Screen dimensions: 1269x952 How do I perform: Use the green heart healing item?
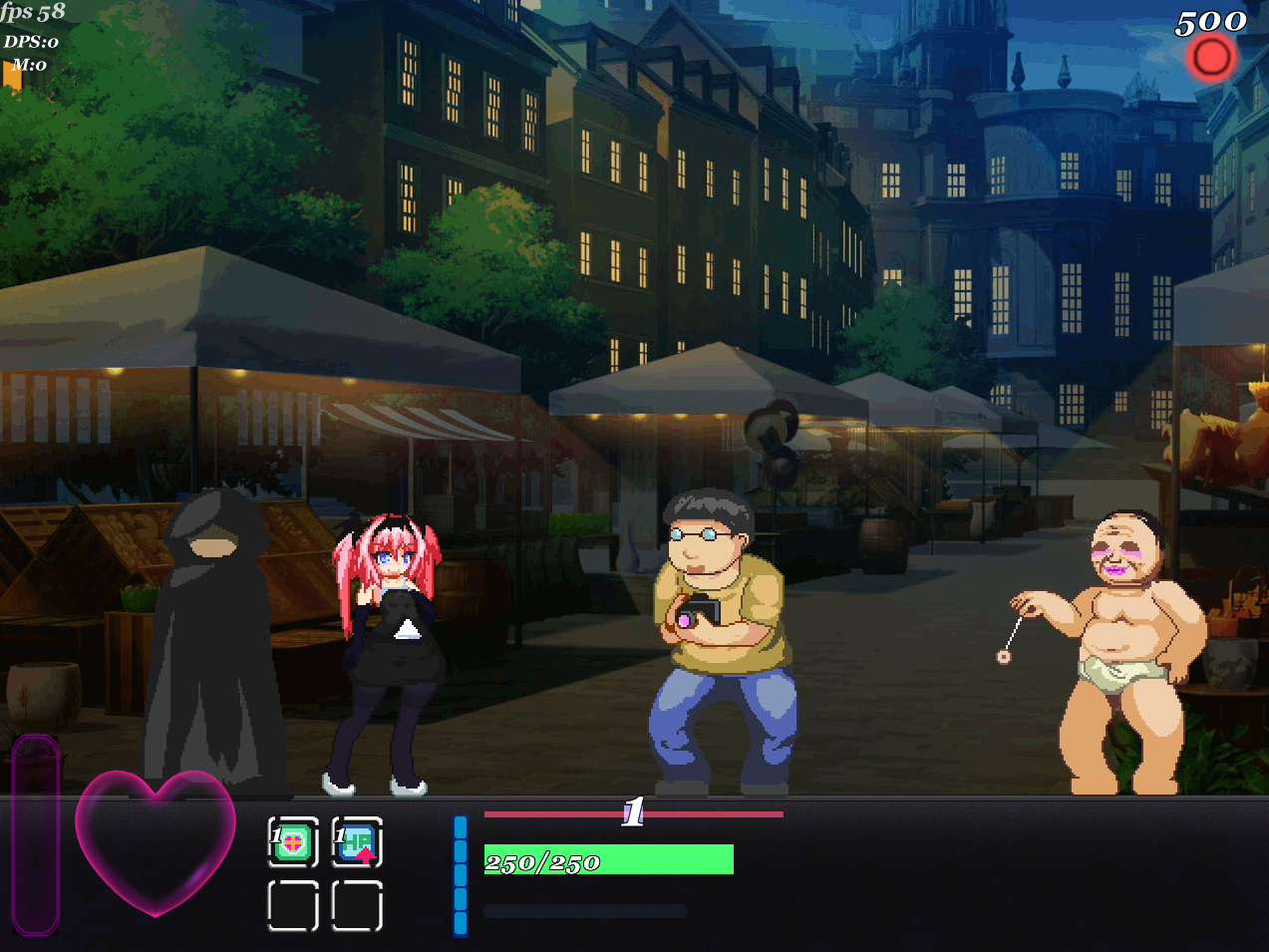click(x=293, y=842)
